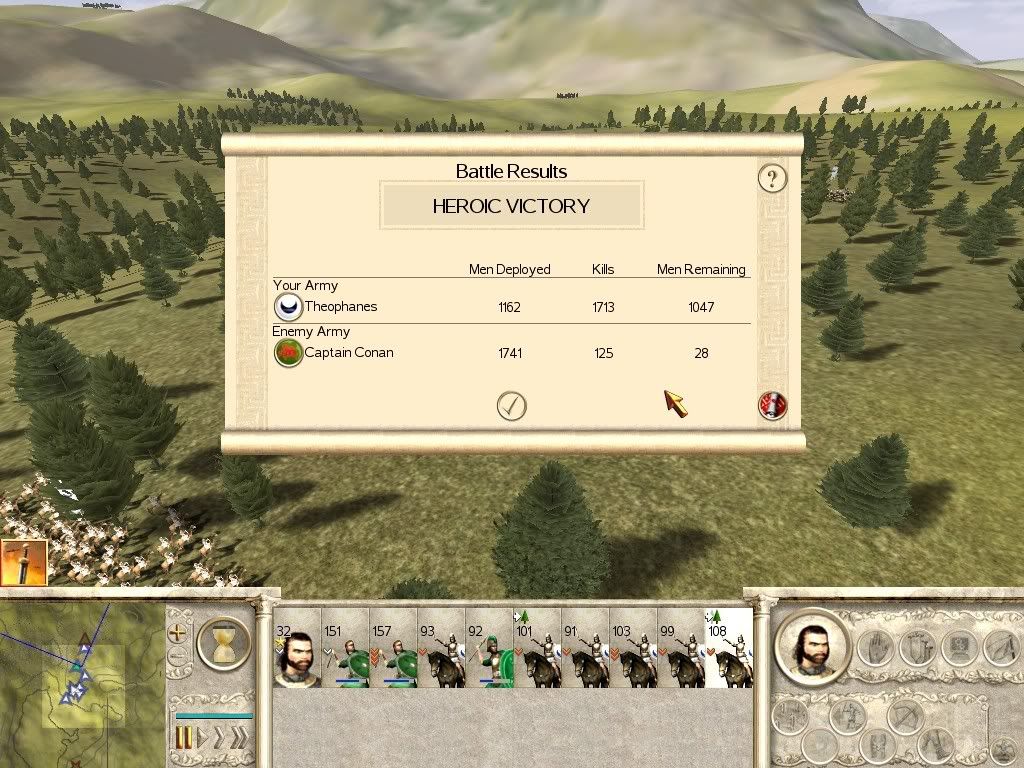Click the battlefield minimap
The height and width of the screenshot is (768, 1024).
[x=82, y=678]
